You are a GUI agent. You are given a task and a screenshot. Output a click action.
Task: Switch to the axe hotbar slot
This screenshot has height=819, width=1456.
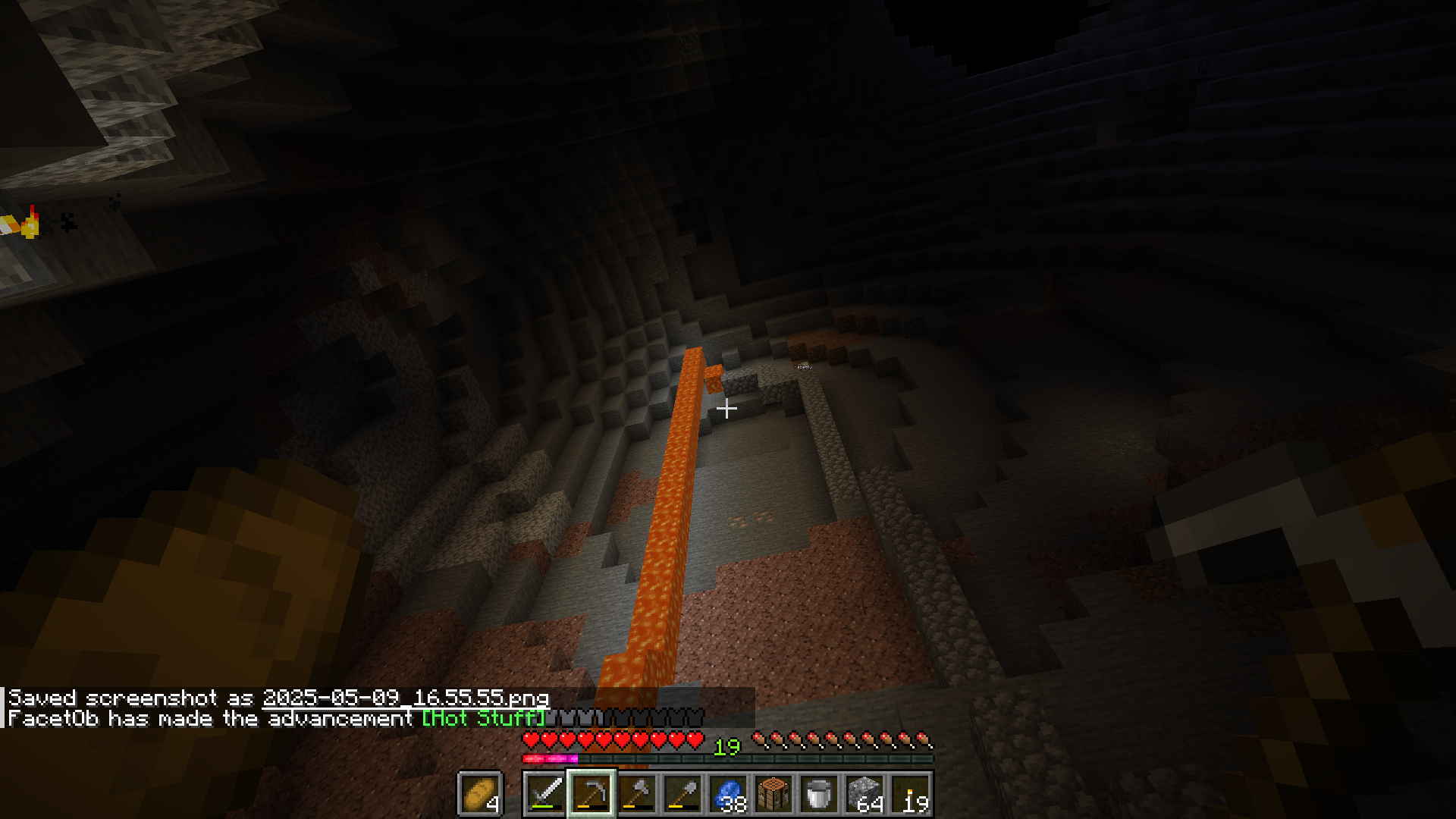click(637, 794)
